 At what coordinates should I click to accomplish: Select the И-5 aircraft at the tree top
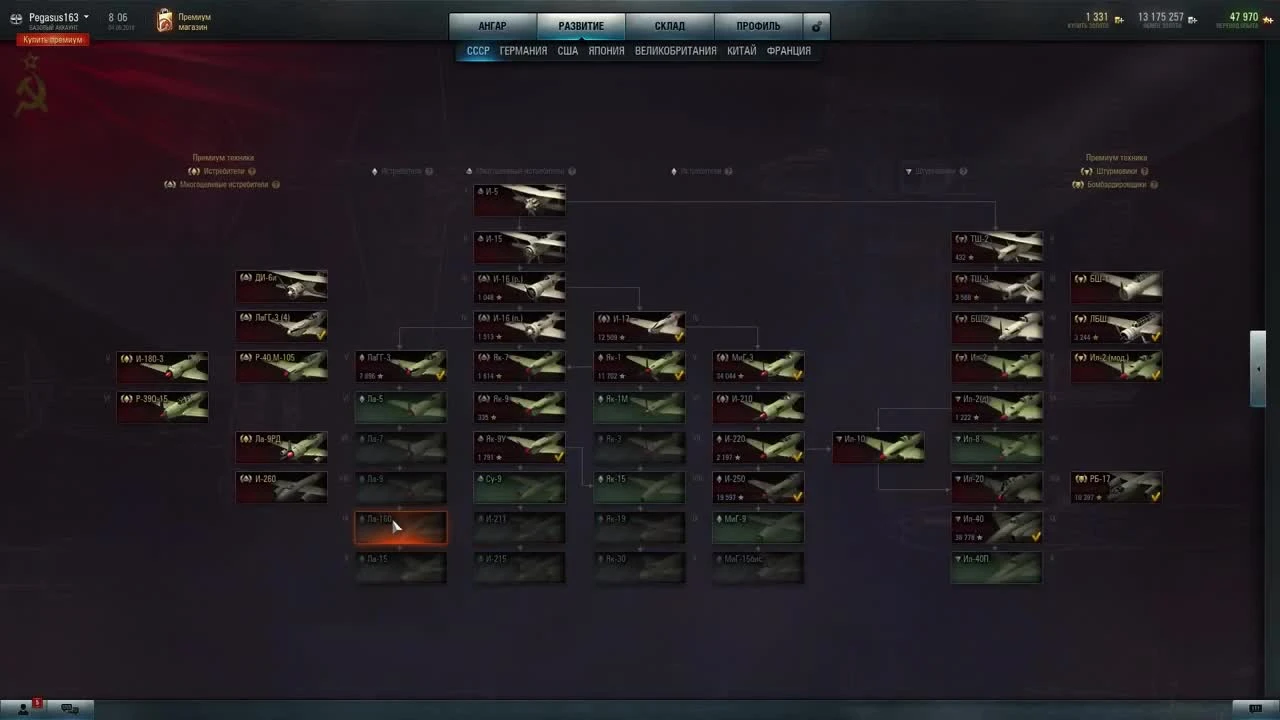519,199
